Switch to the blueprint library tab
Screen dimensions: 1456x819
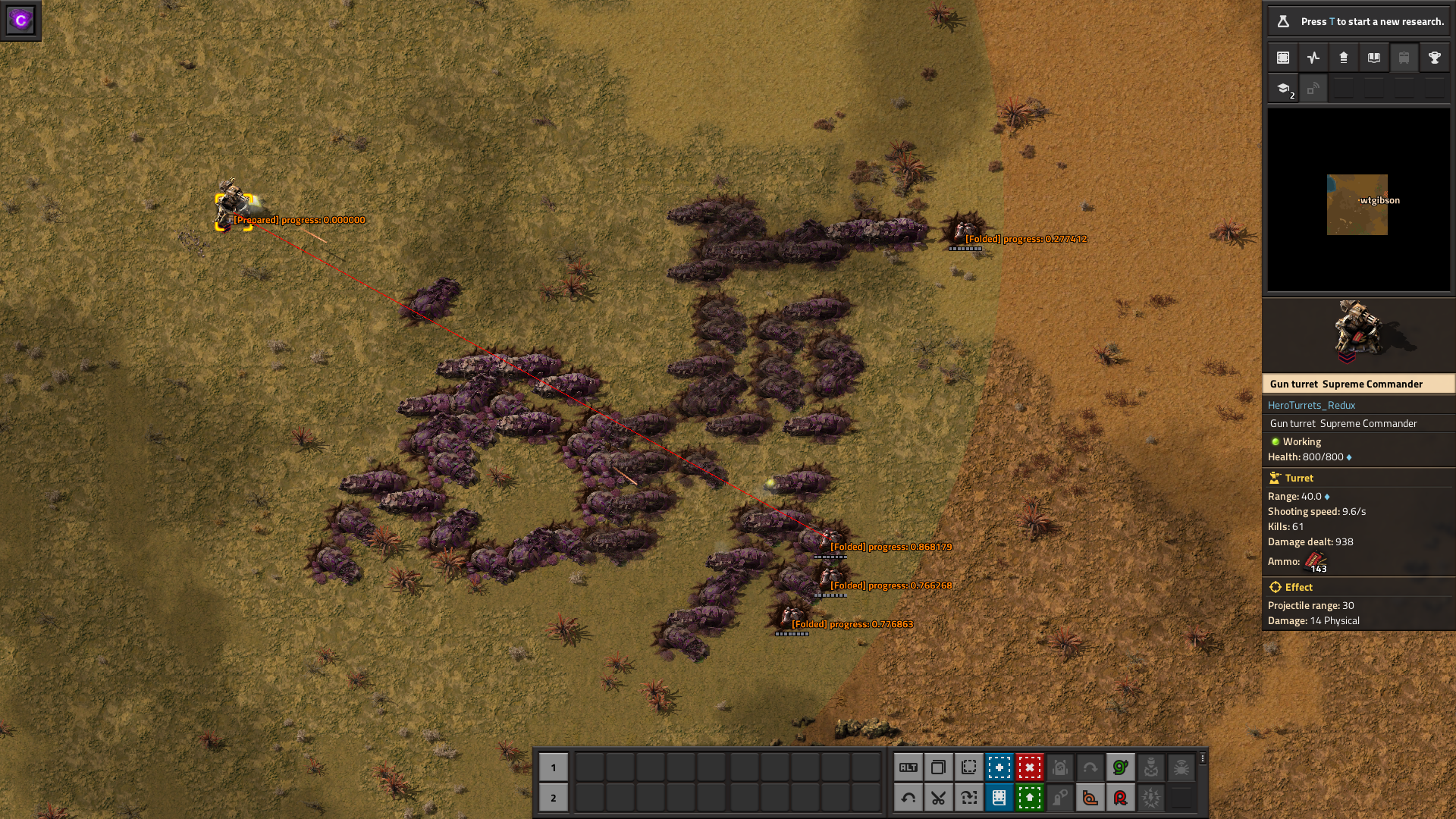click(x=1282, y=57)
